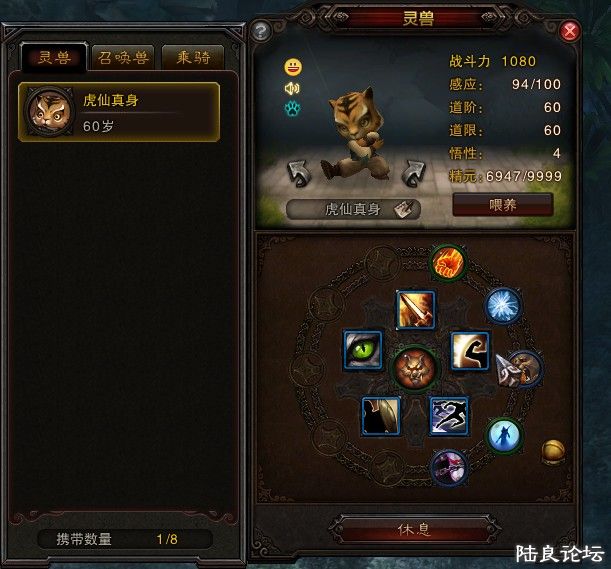Click the central tiger head emblem
The height and width of the screenshot is (569, 611).
(414, 368)
